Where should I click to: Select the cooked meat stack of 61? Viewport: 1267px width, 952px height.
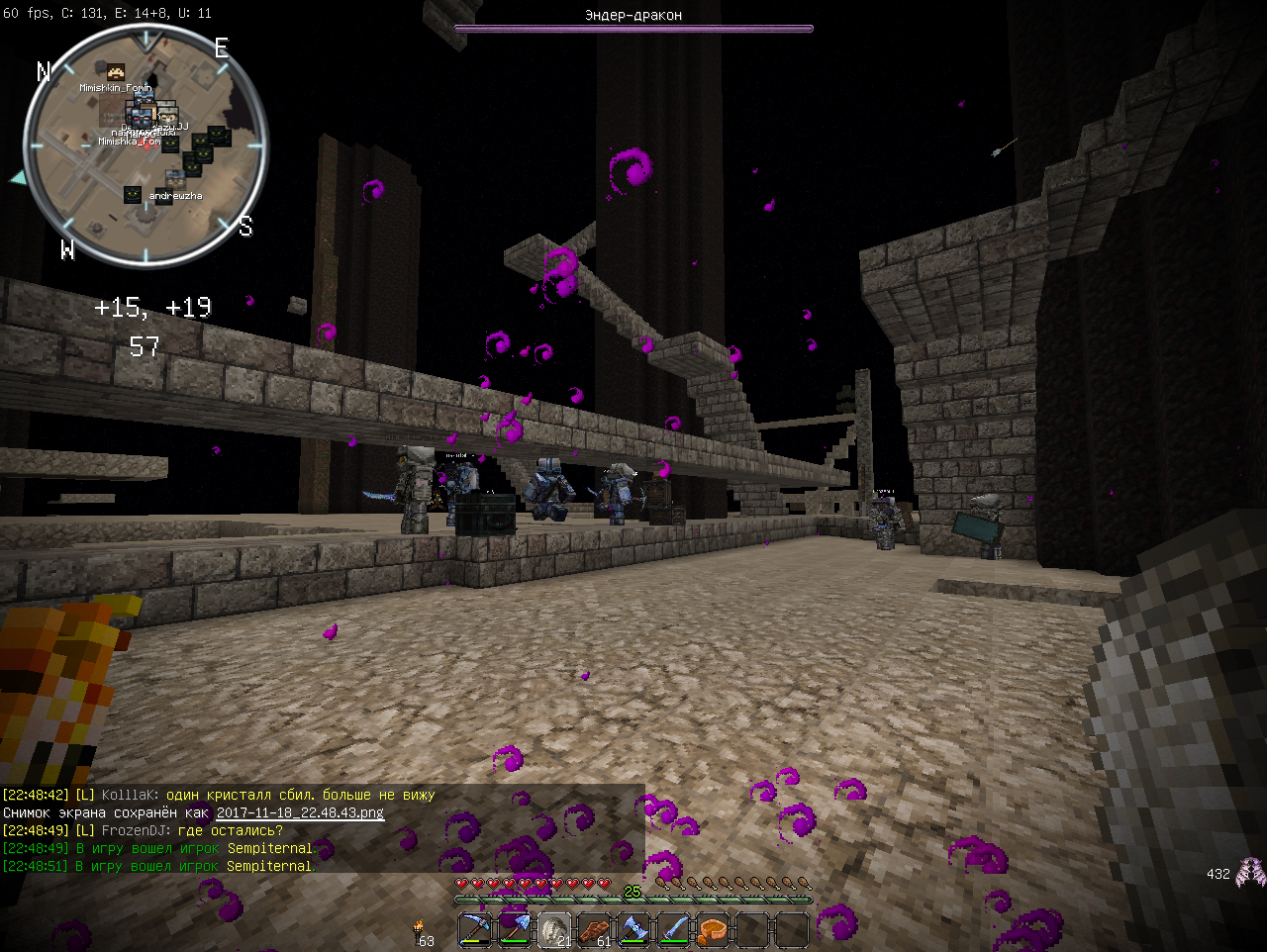point(594,930)
